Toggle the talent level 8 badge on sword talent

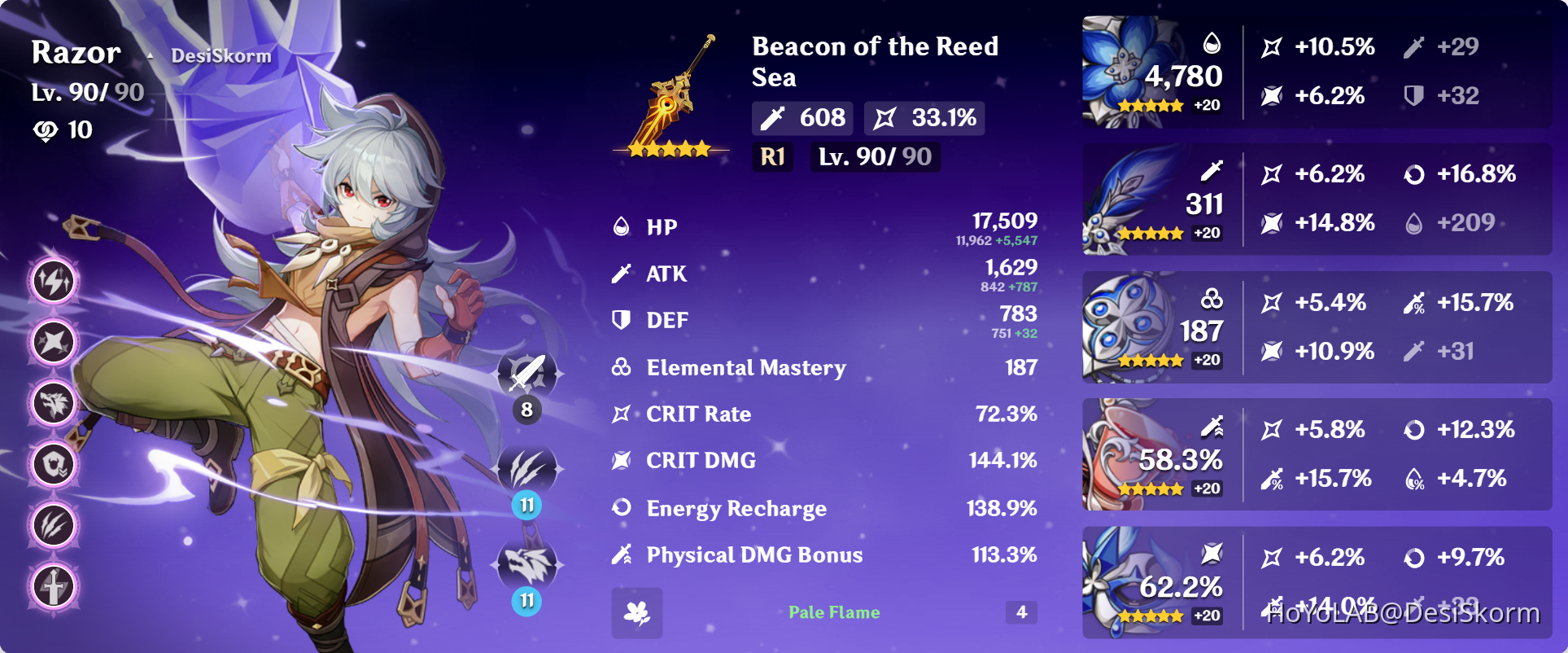(526, 410)
